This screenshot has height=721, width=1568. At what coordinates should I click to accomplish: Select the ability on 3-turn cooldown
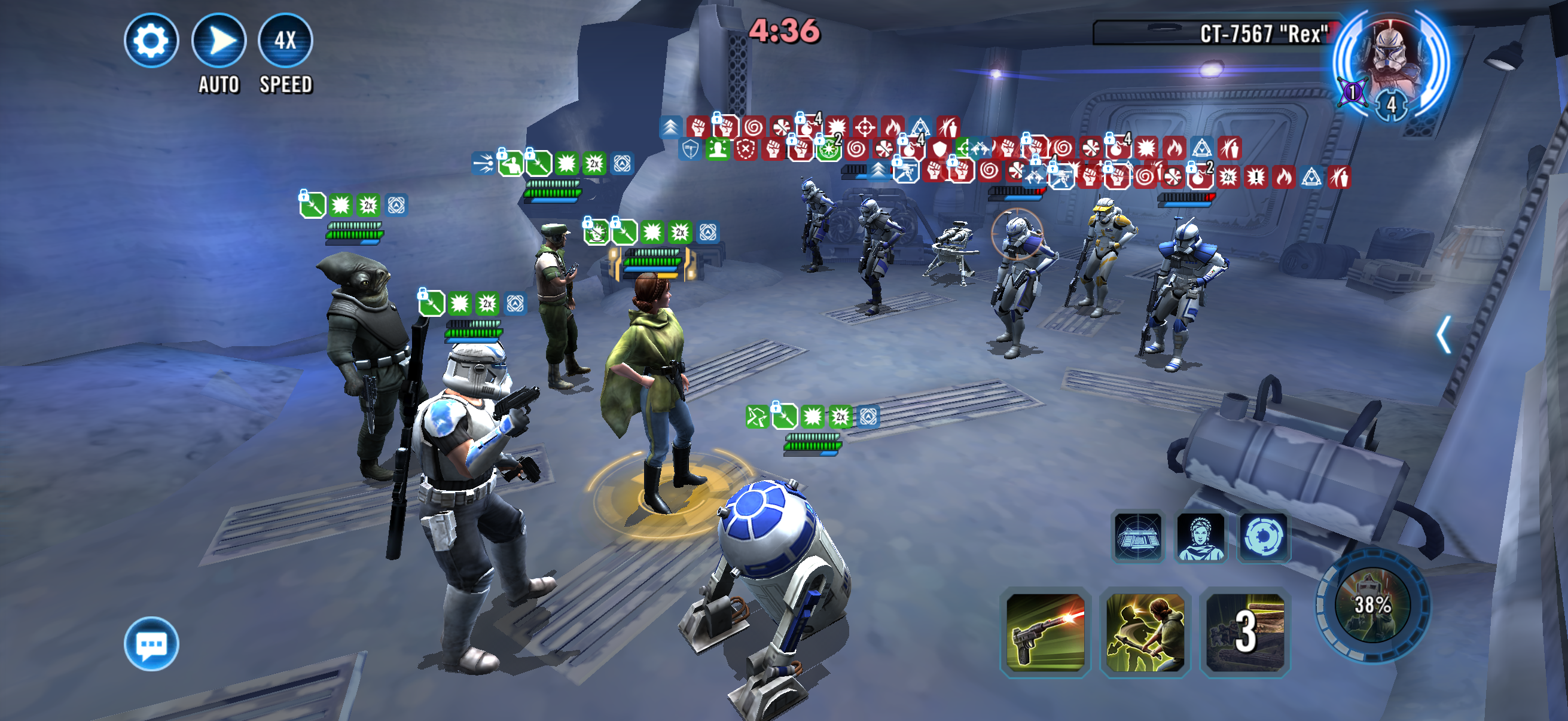coord(1245,633)
